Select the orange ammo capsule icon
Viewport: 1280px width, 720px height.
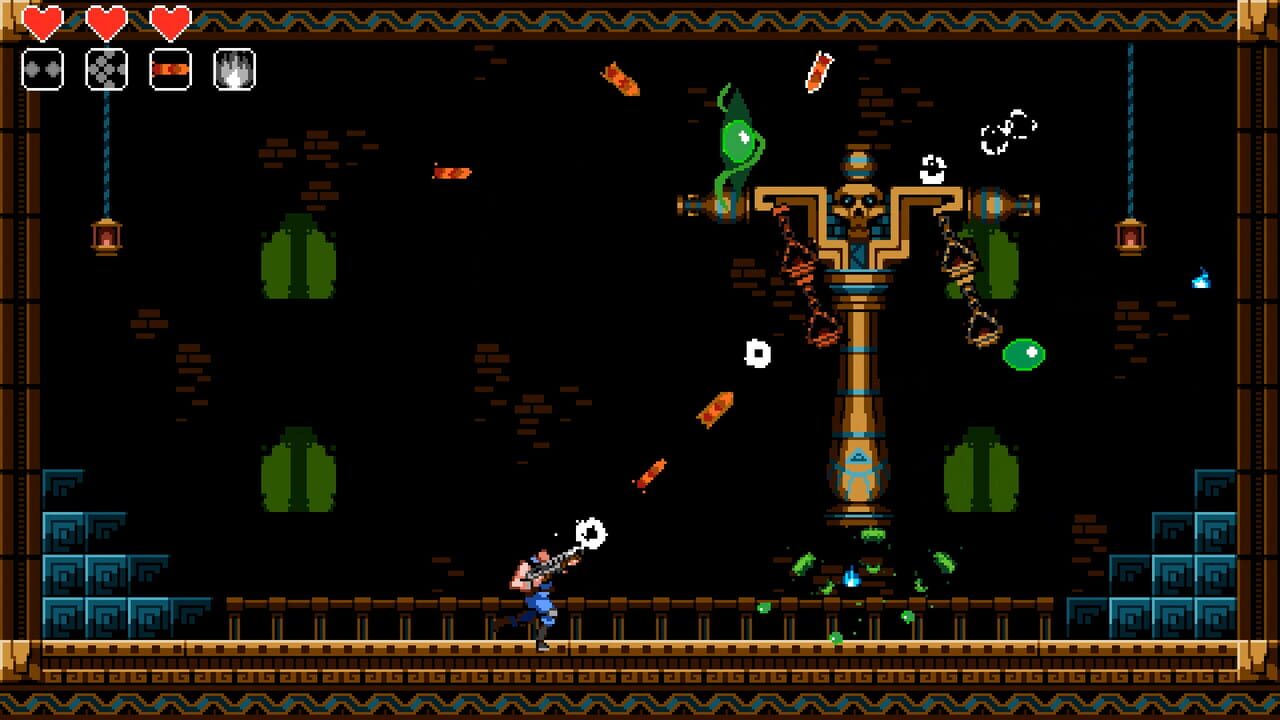[170, 70]
